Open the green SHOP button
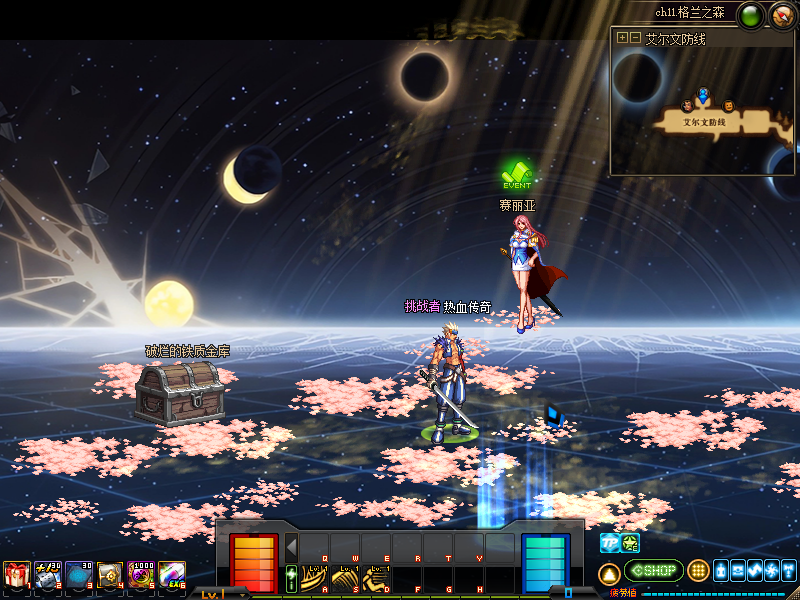The width and height of the screenshot is (800, 600). point(653,571)
